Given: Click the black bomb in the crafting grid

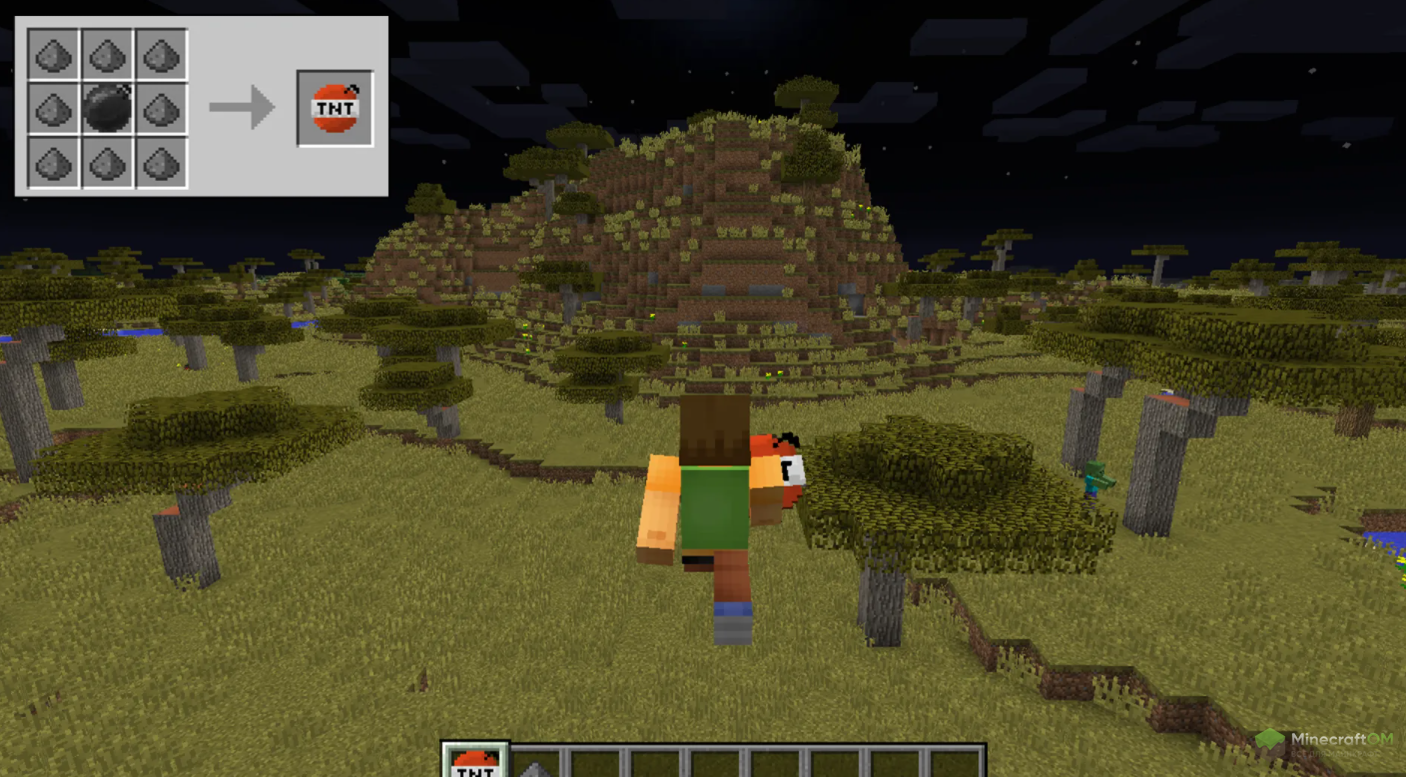Looking at the screenshot, I should click(x=107, y=108).
